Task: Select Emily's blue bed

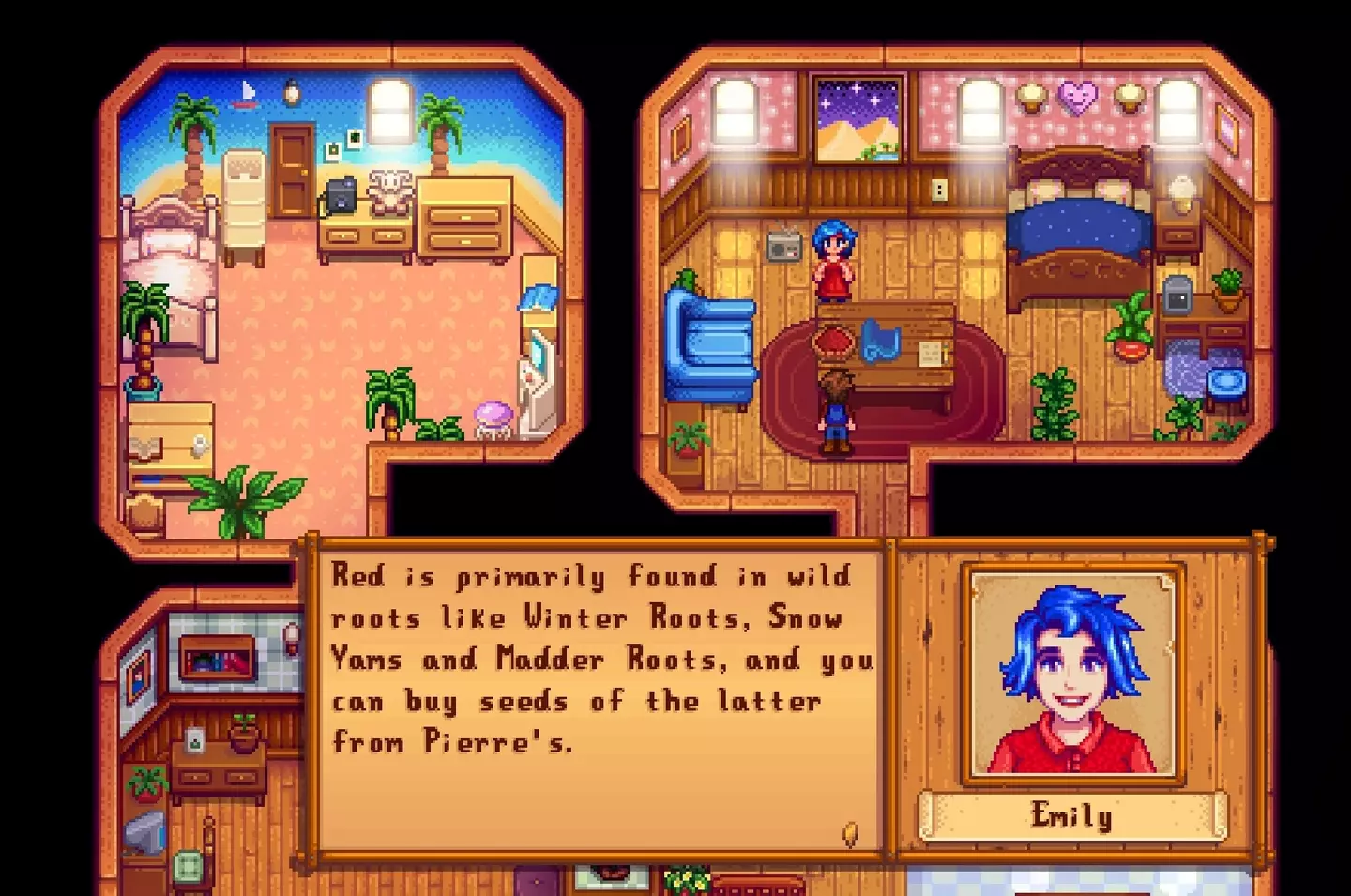Action: 1077,225
